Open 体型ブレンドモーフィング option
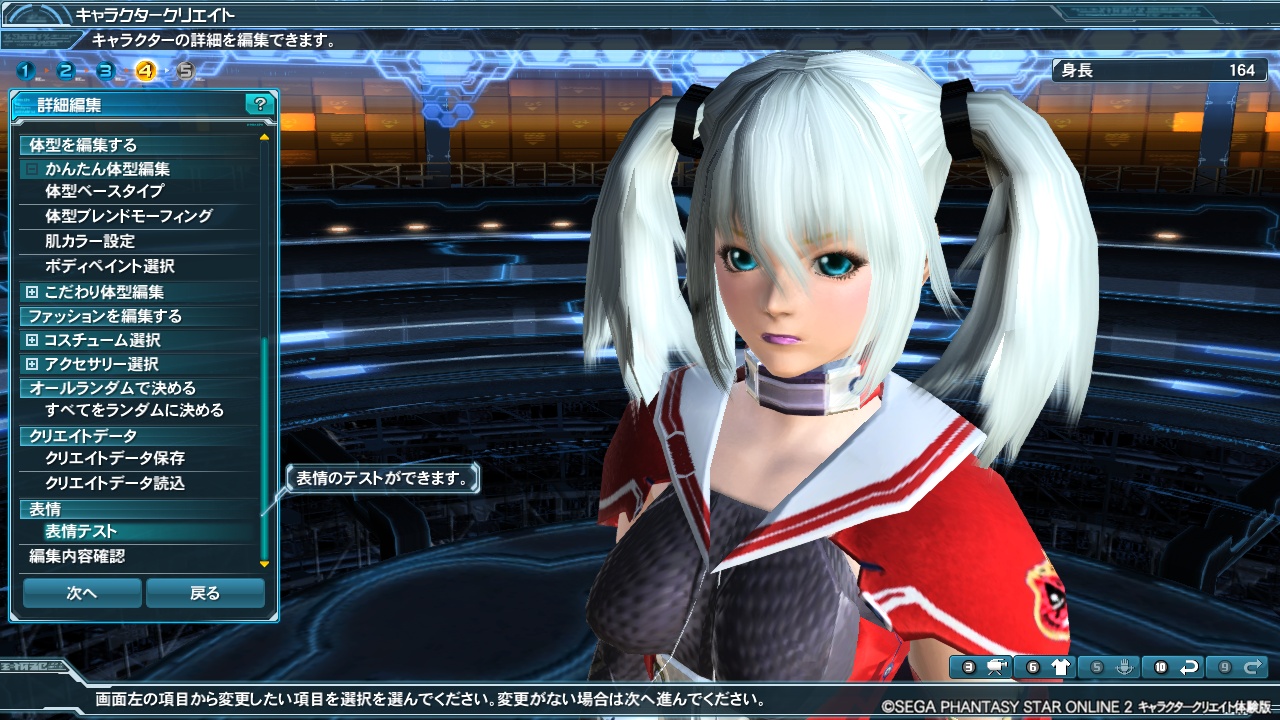Screen dimensions: 1280x720 128,215
